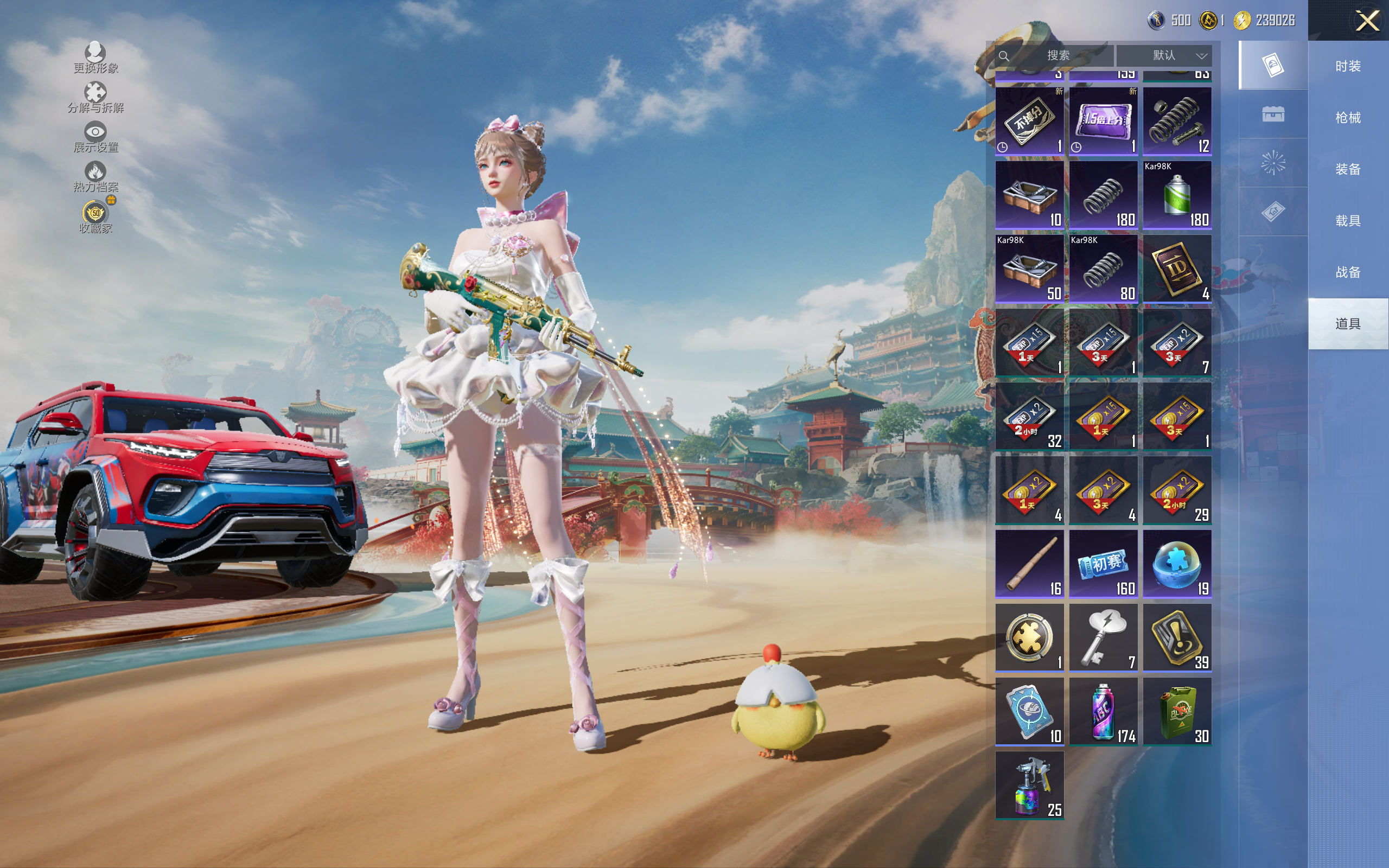Image resolution: width=1389 pixels, height=868 pixels.
Task: Open the 枪械 category
Action: [1348, 118]
